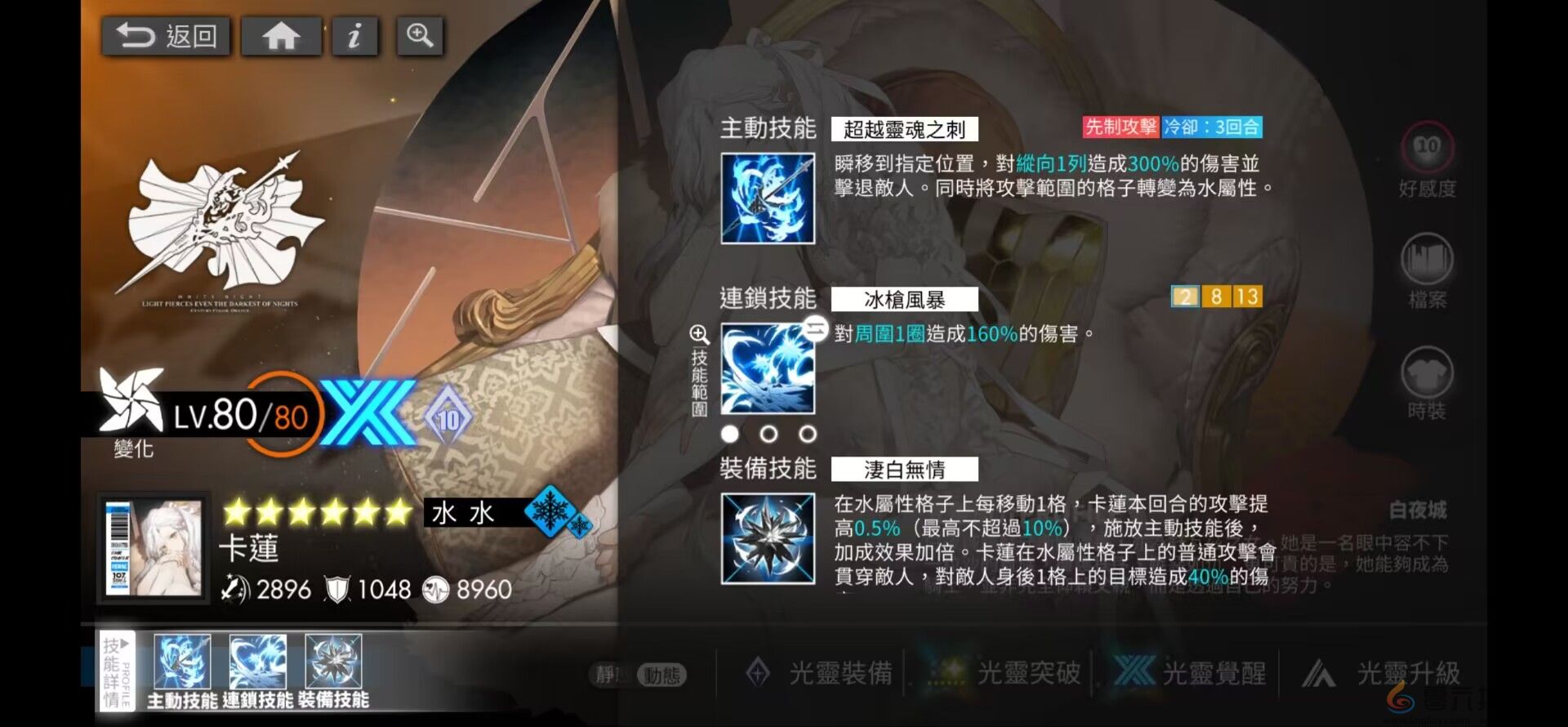Select the 裝備技能 skill icon in bottom bar

(x=335, y=663)
